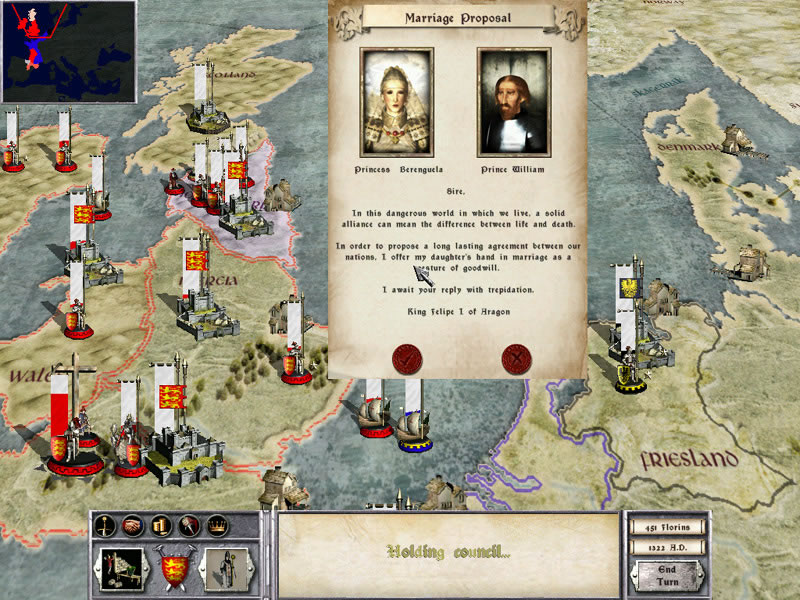Select the dagger and glove icon

tap(188, 525)
